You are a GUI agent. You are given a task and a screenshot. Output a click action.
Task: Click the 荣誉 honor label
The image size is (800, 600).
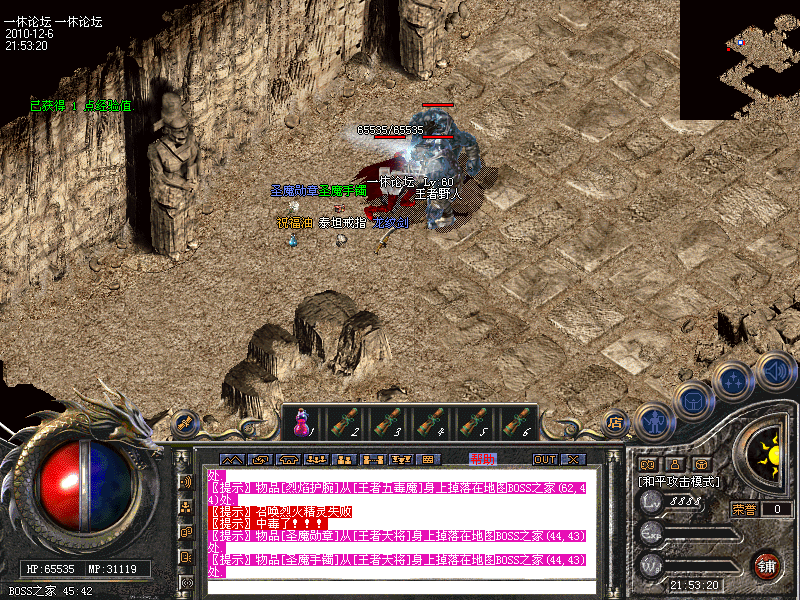coord(745,509)
